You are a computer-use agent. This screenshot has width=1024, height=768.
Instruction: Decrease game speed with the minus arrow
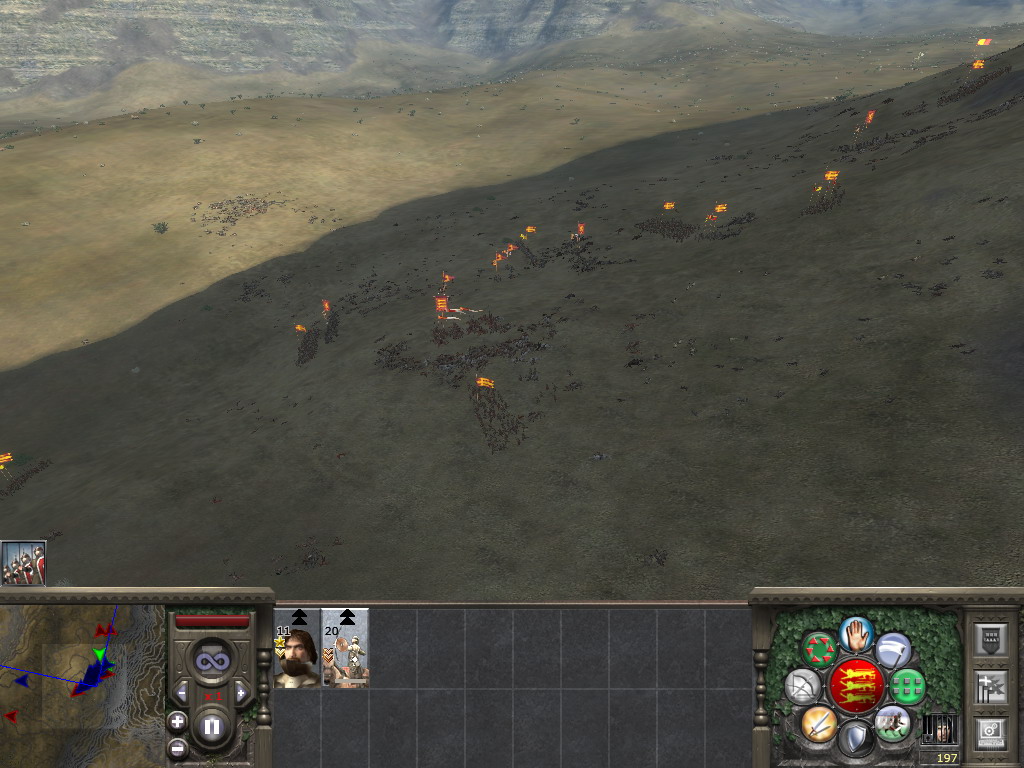click(182, 692)
